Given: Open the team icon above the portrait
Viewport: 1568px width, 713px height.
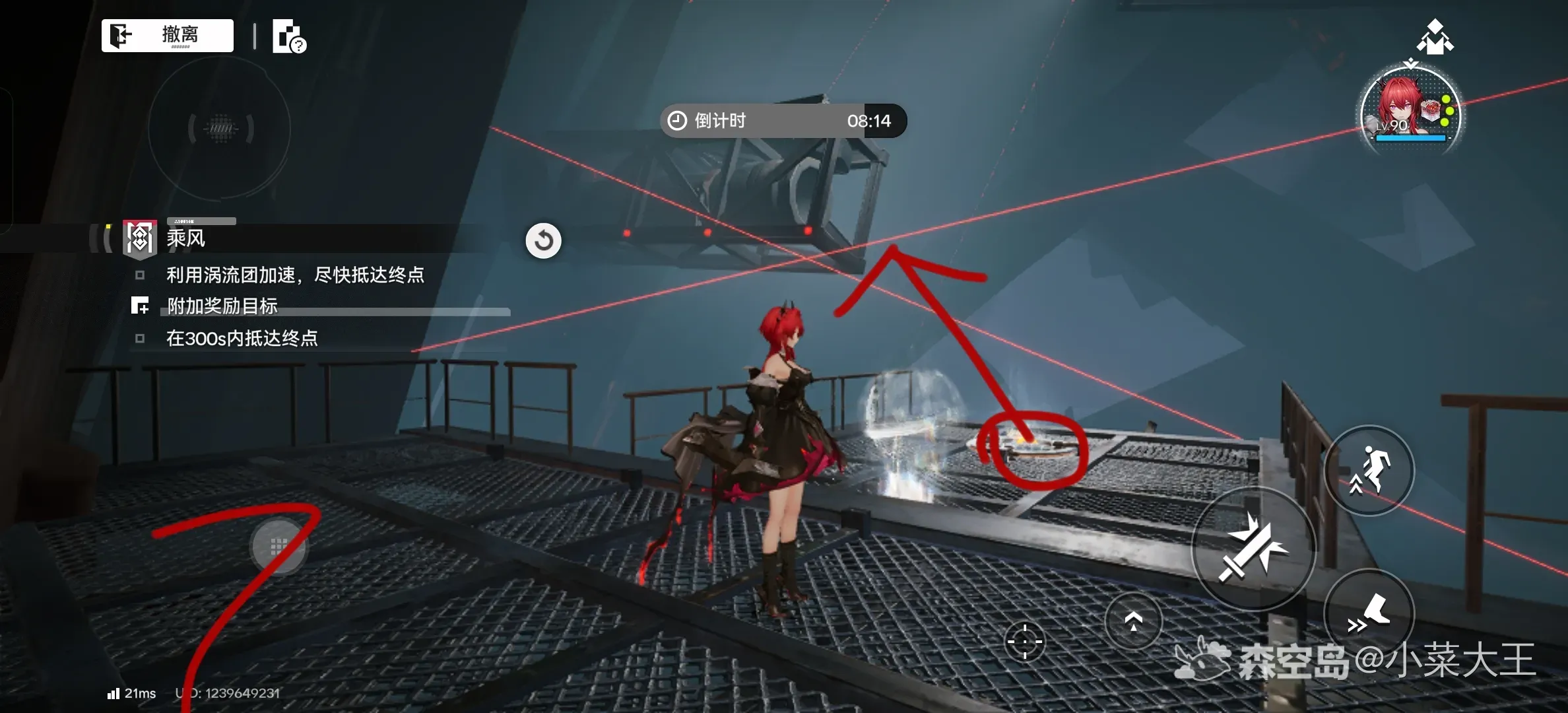Looking at the screenshot, I should pos(1435,37).
